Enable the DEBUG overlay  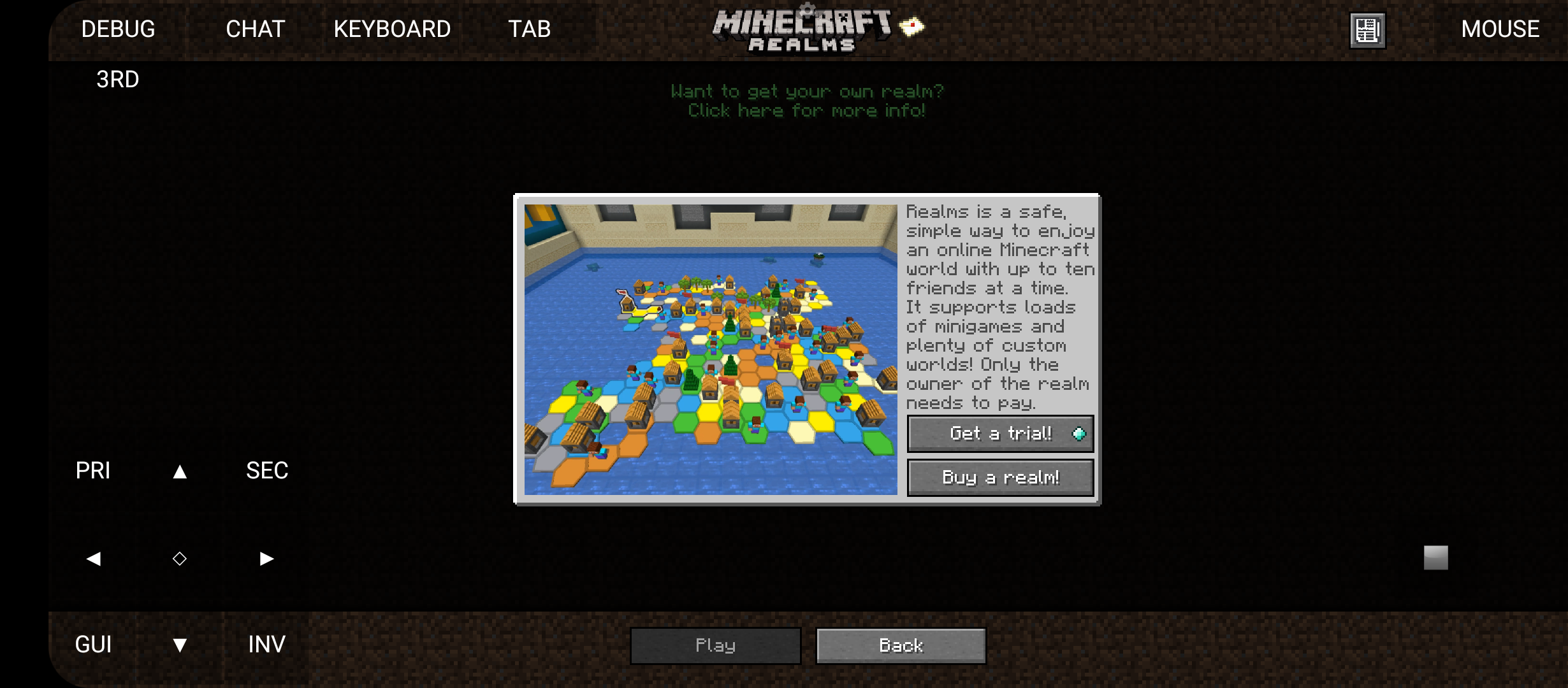(119, 29)
